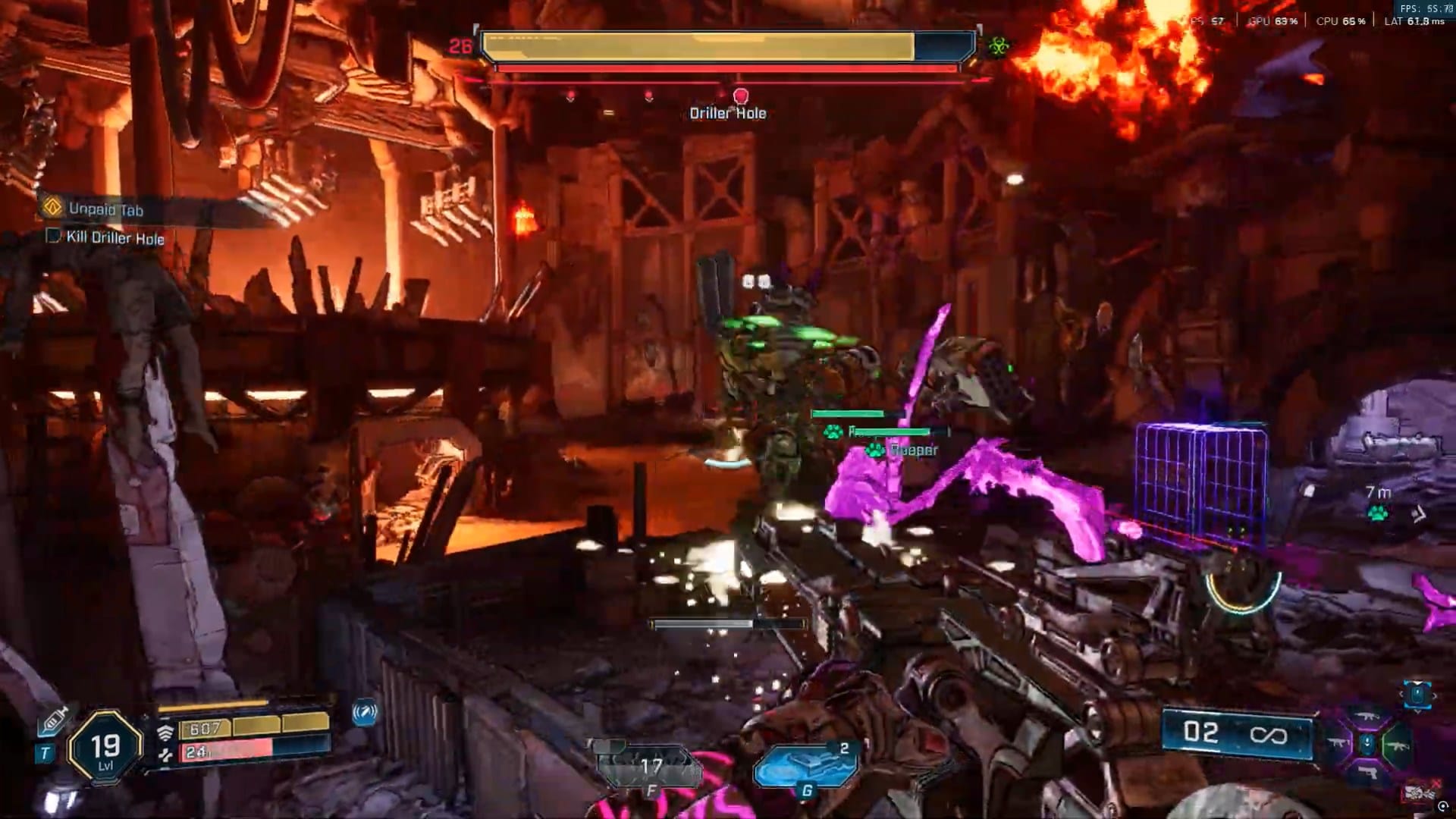The image size is (1456, 819).
Task: Select the pistol weapon slot
Action: (1368, 772)
